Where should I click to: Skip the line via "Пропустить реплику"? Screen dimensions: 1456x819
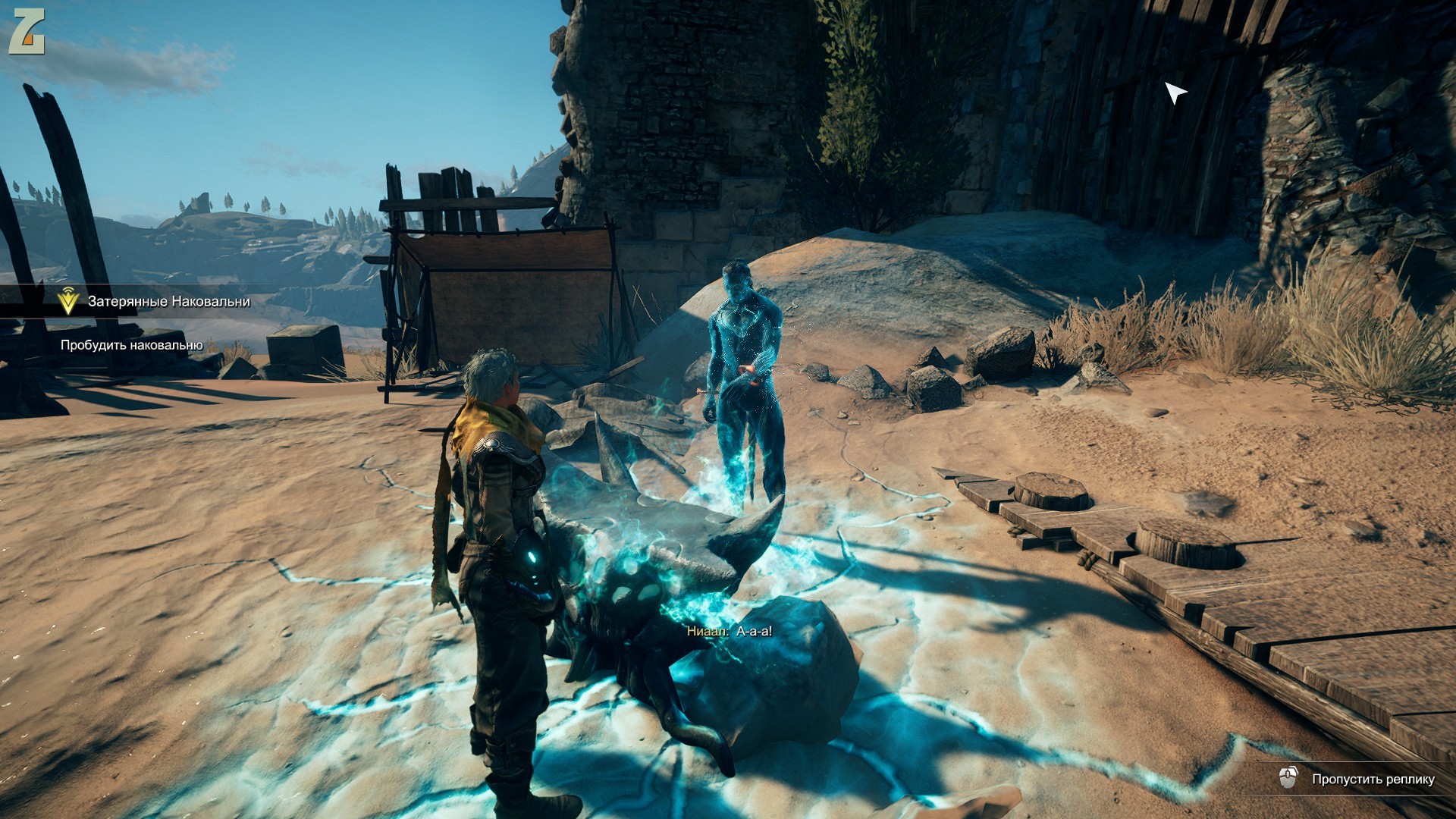point(1373,780)
